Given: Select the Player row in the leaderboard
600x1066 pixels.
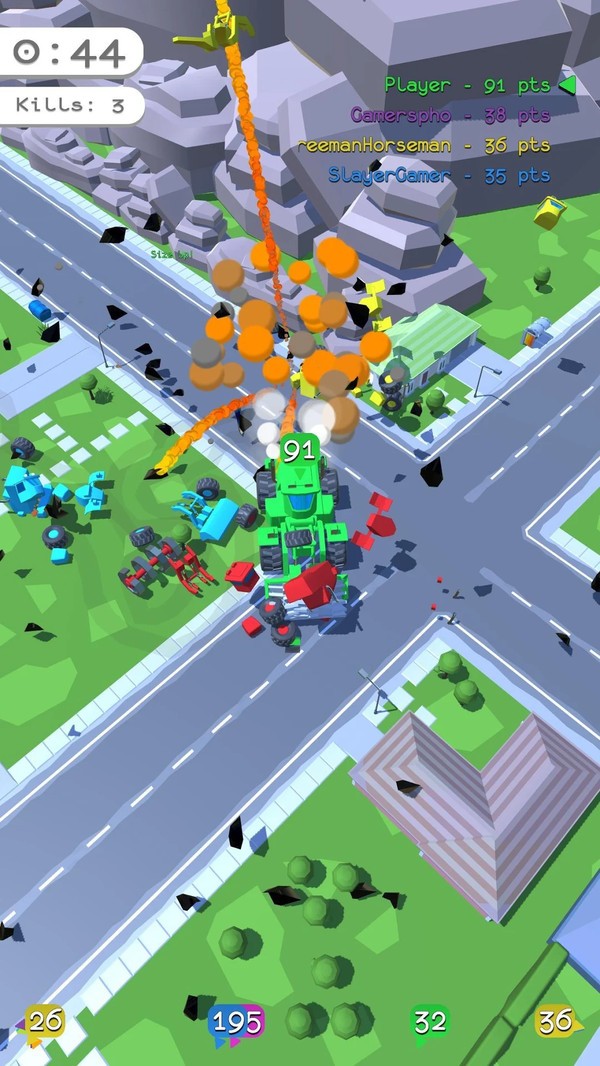Looking at the screenshot, I should pyautogui.click(x=468, y=85).
